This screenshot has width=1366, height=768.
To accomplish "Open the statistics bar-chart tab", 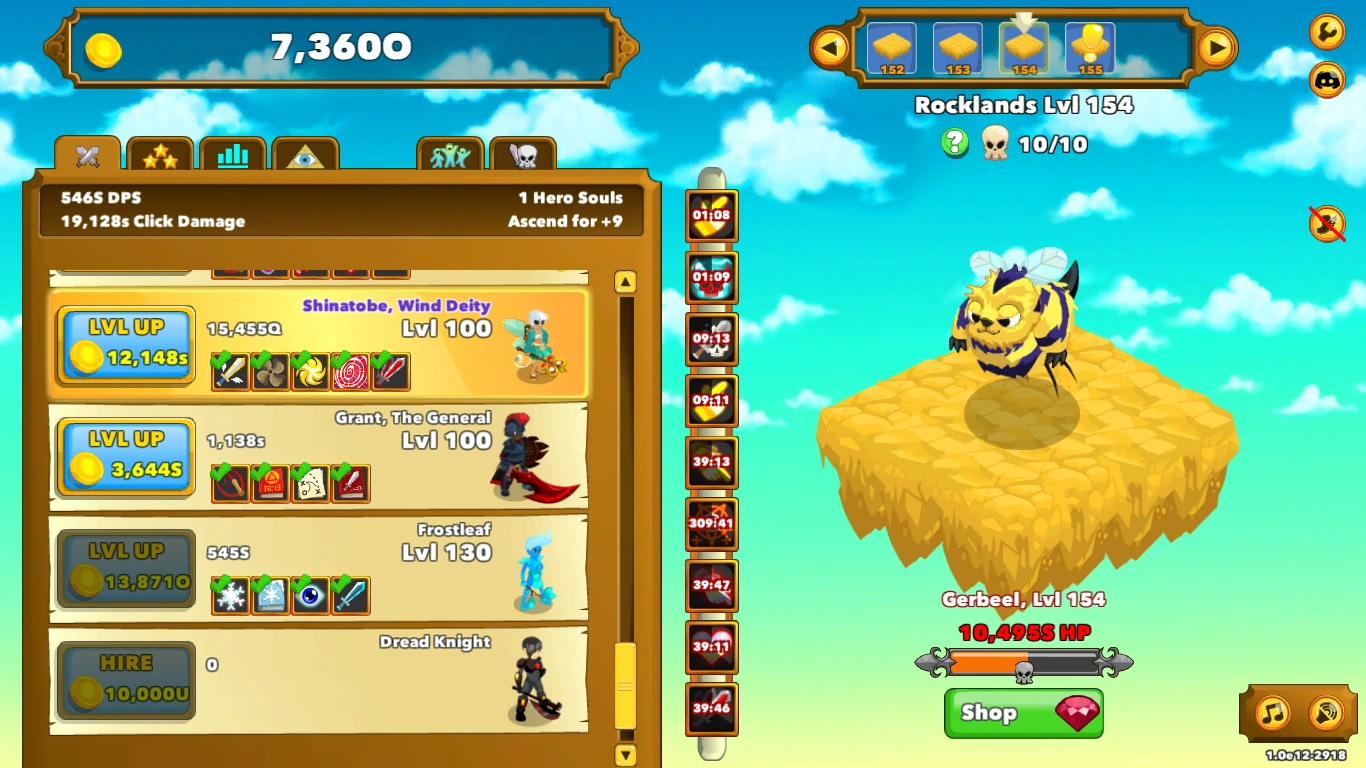I will (233, 153).
